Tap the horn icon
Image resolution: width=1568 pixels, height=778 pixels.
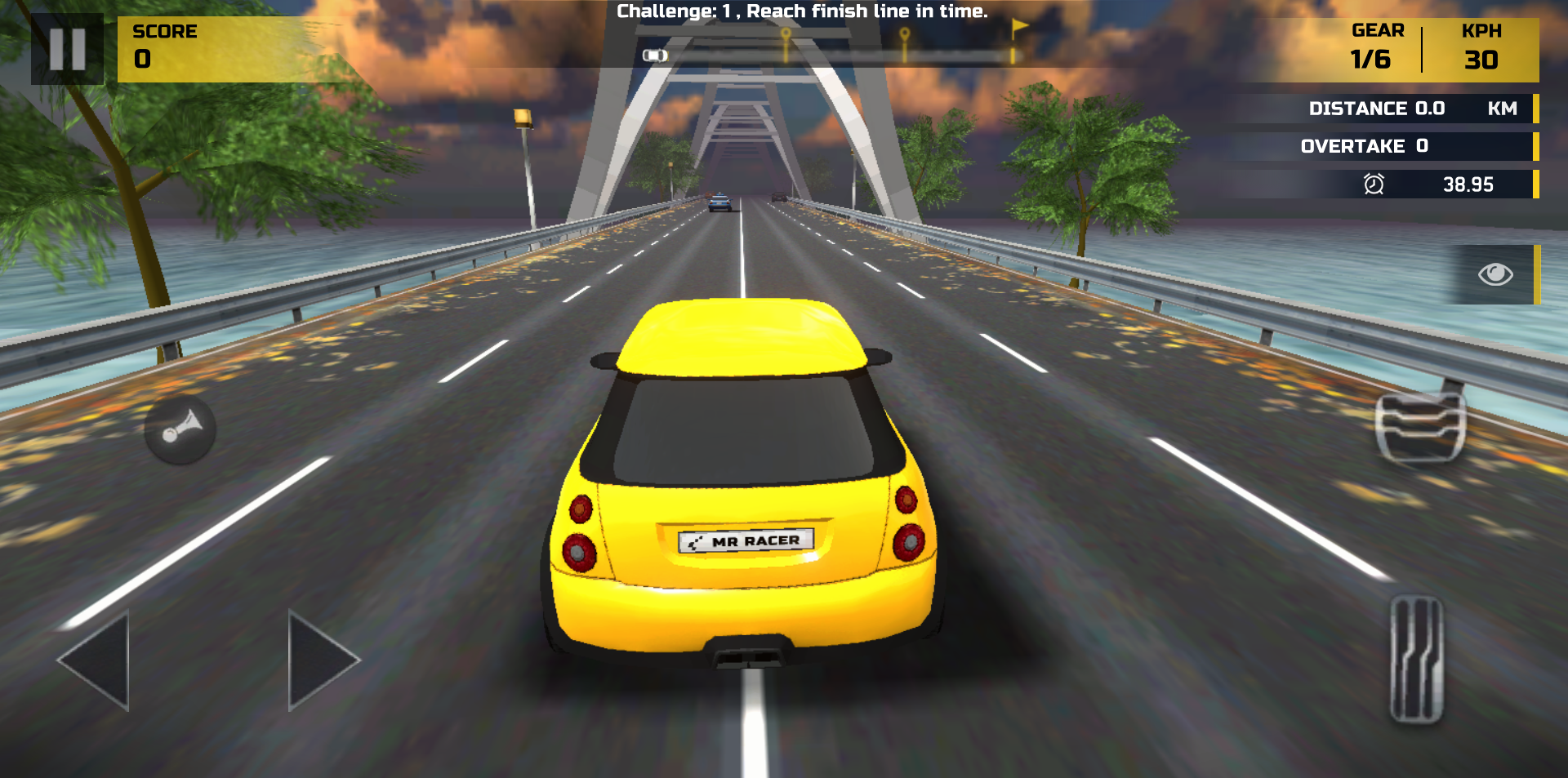point(179,430)
